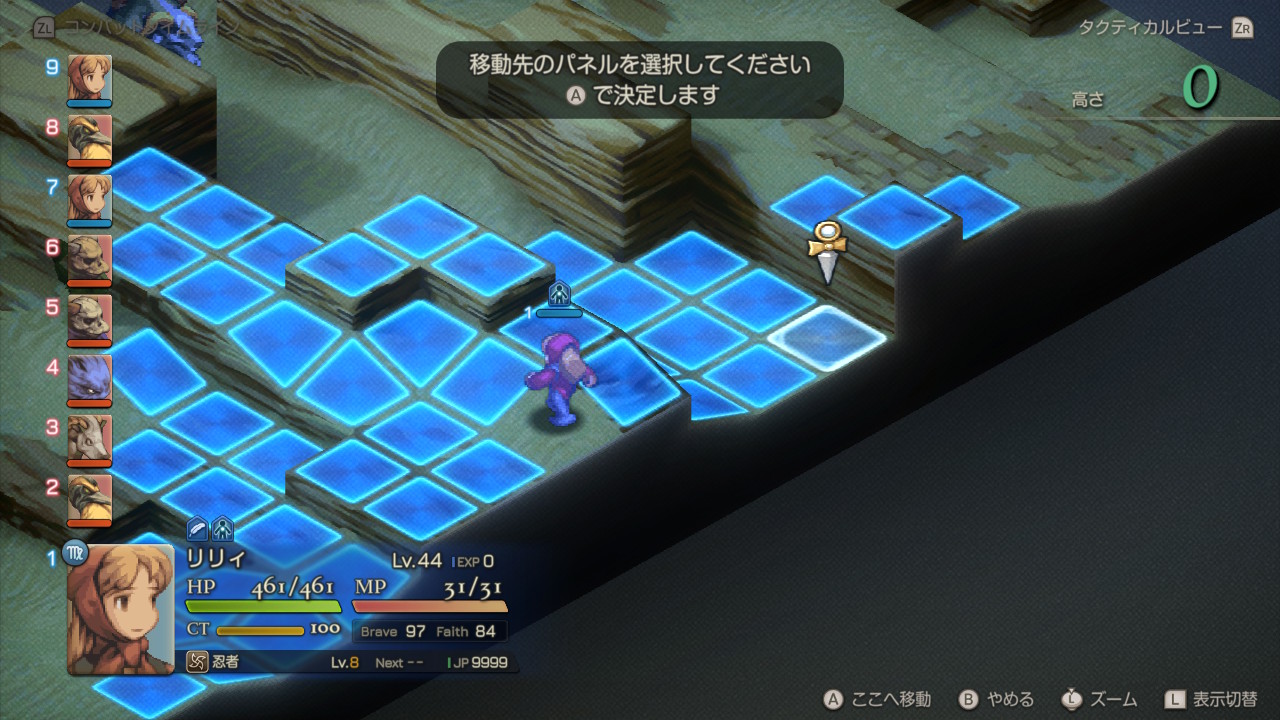The image size is (1280, 720).
Task: Choose the girl portrait at turn 7
Action: [90, 199]
